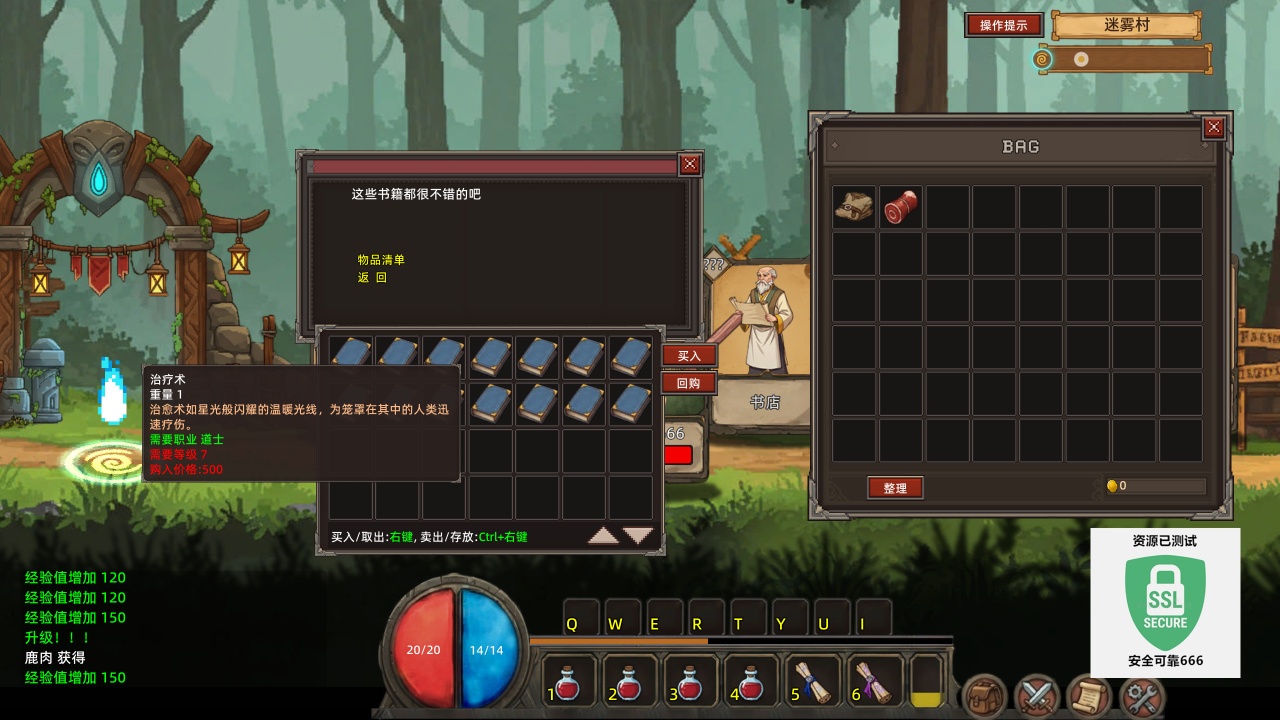Open settings via the gear and wrench icon
This screenshot has height=720, width=1280.
click(1141, 696)
